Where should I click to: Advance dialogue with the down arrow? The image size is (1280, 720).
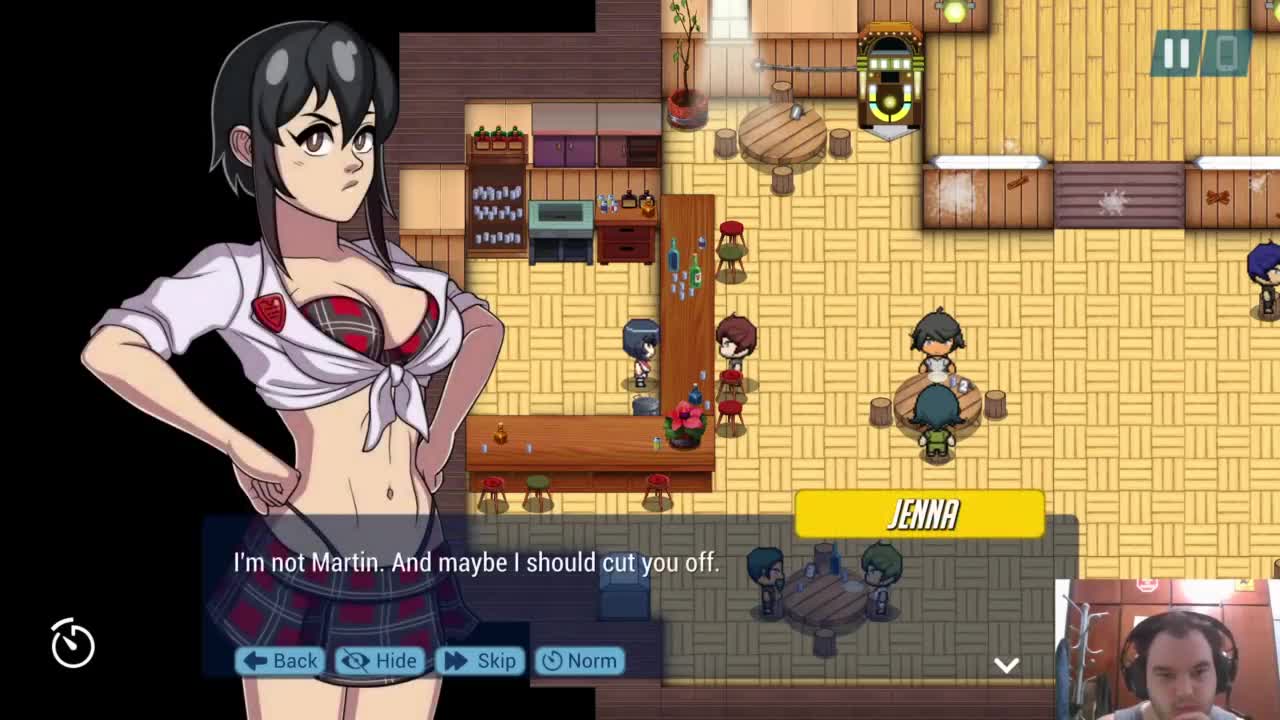1006,666
